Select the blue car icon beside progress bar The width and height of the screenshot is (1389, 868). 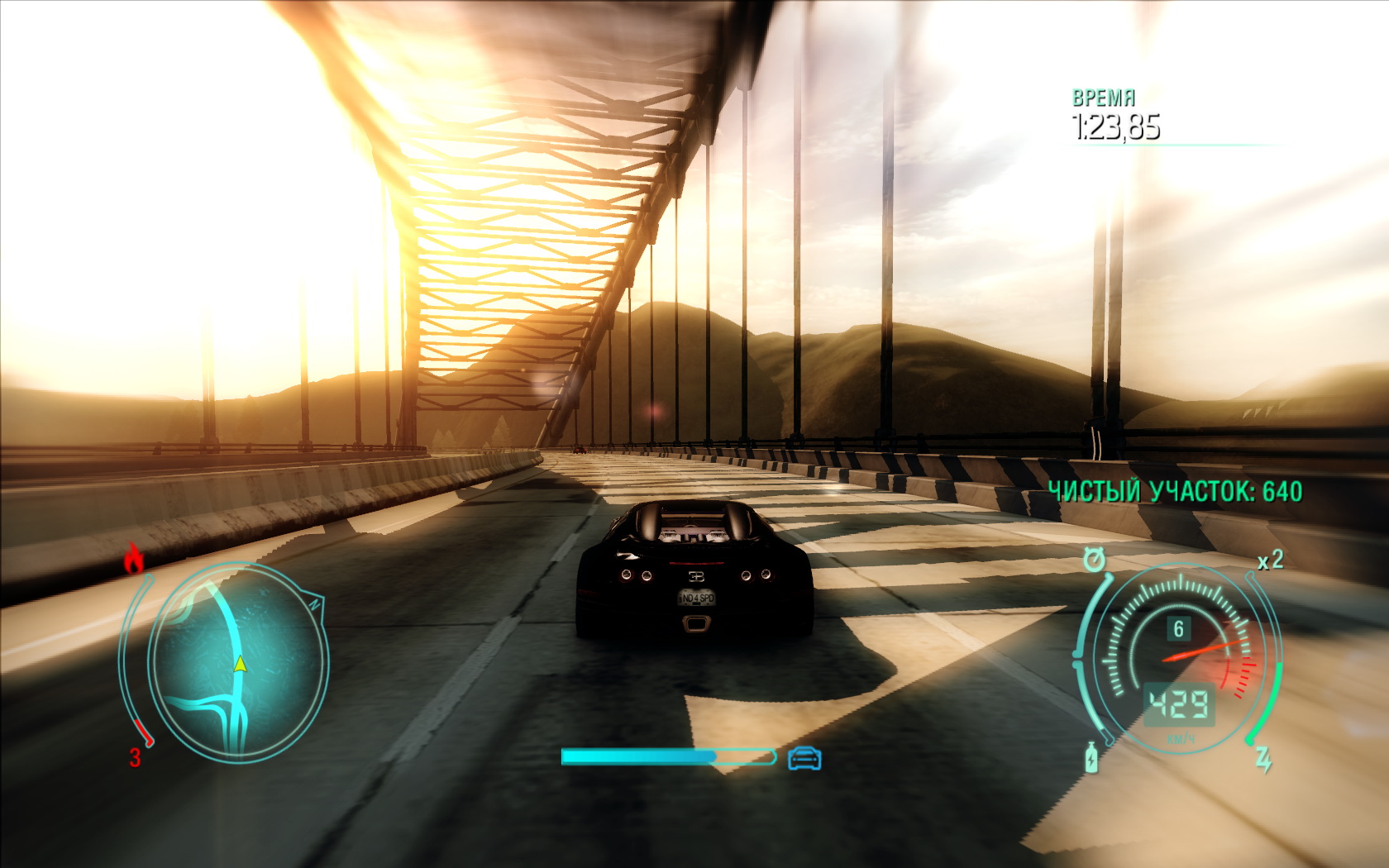click(x=804, y=757)
